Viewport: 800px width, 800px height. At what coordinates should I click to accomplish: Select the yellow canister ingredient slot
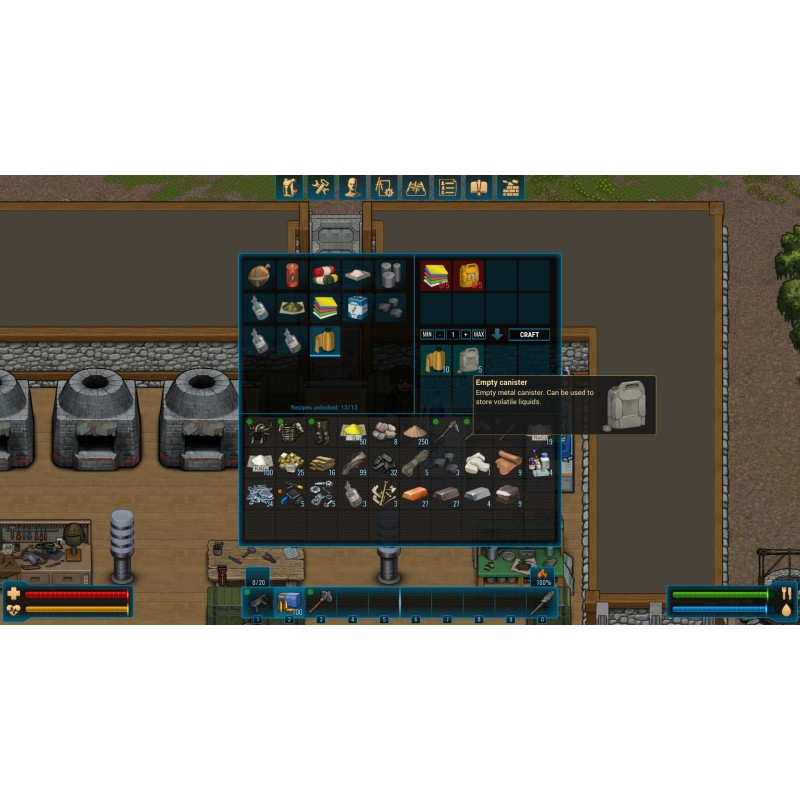pyautogui.click(x=468, y=275)
